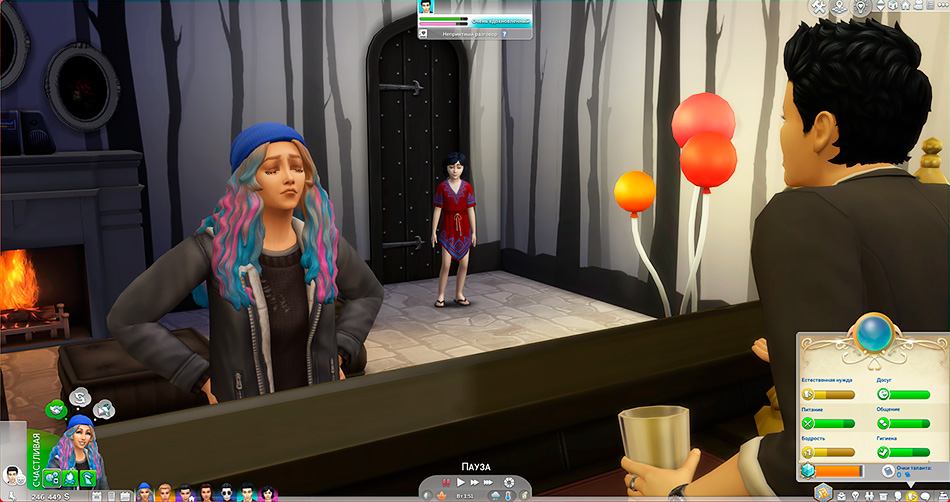Viewport: 950px width, 502px height.
Task: Resume play at normal speed
Action: [460, 482]
